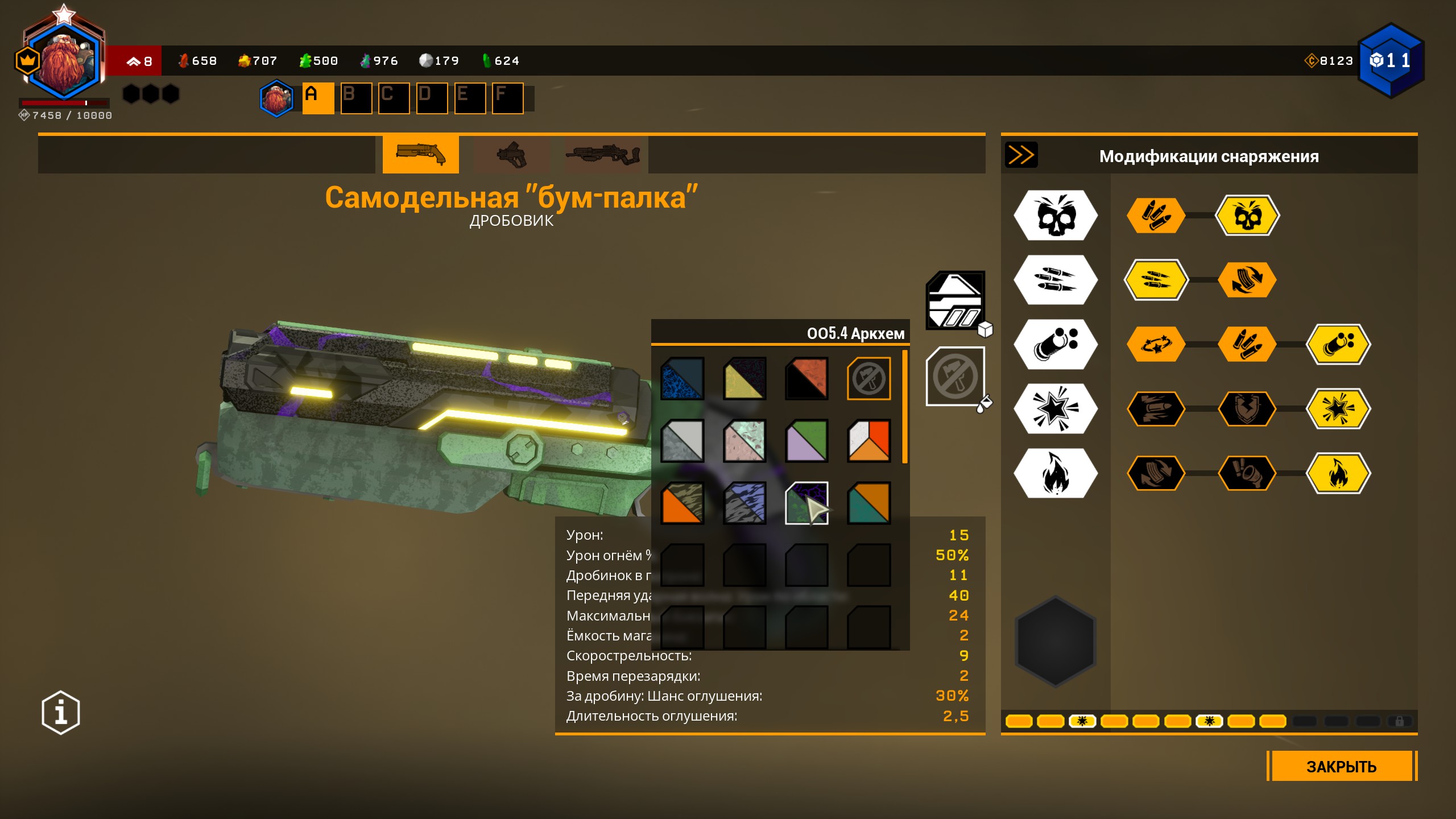The image size is (1456, 819).
Task: Choose the teal and orange paintjob
Action: point(868,503)
